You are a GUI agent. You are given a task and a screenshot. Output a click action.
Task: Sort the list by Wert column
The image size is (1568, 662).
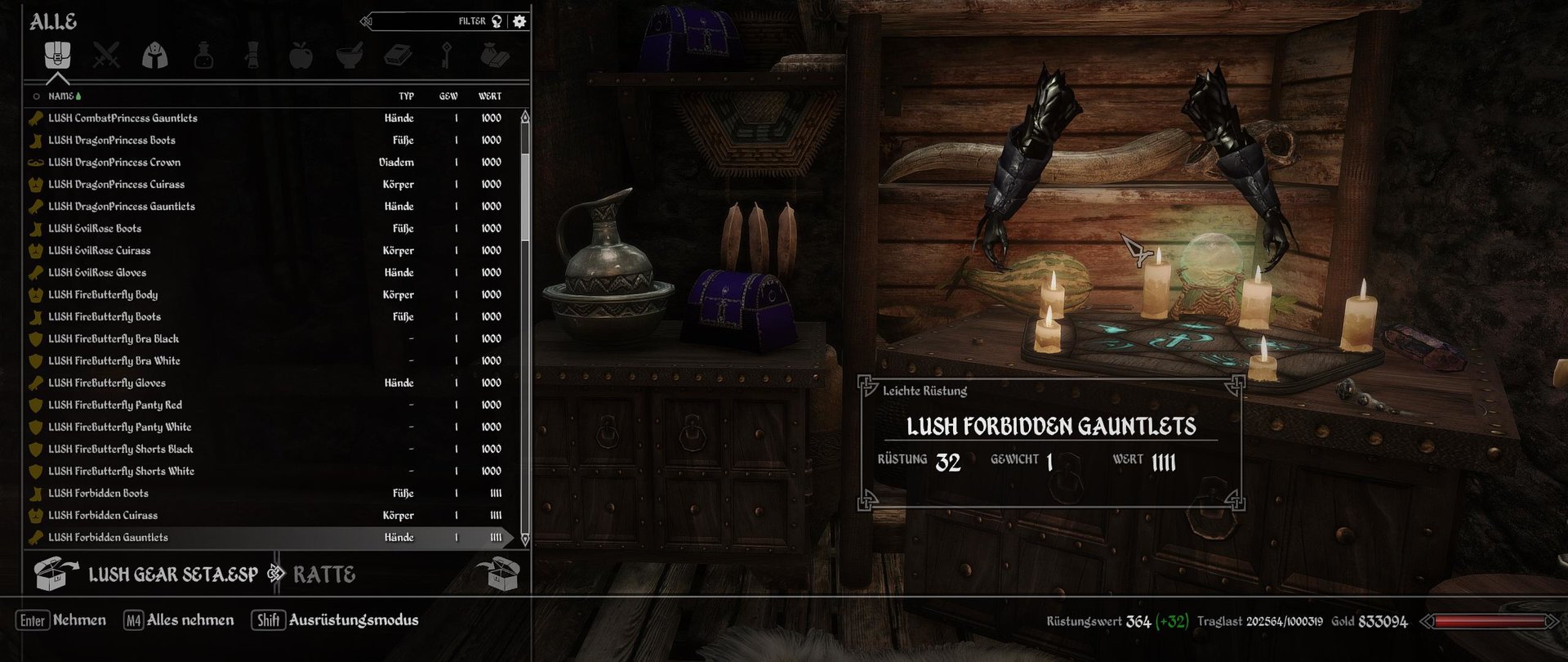490,96
